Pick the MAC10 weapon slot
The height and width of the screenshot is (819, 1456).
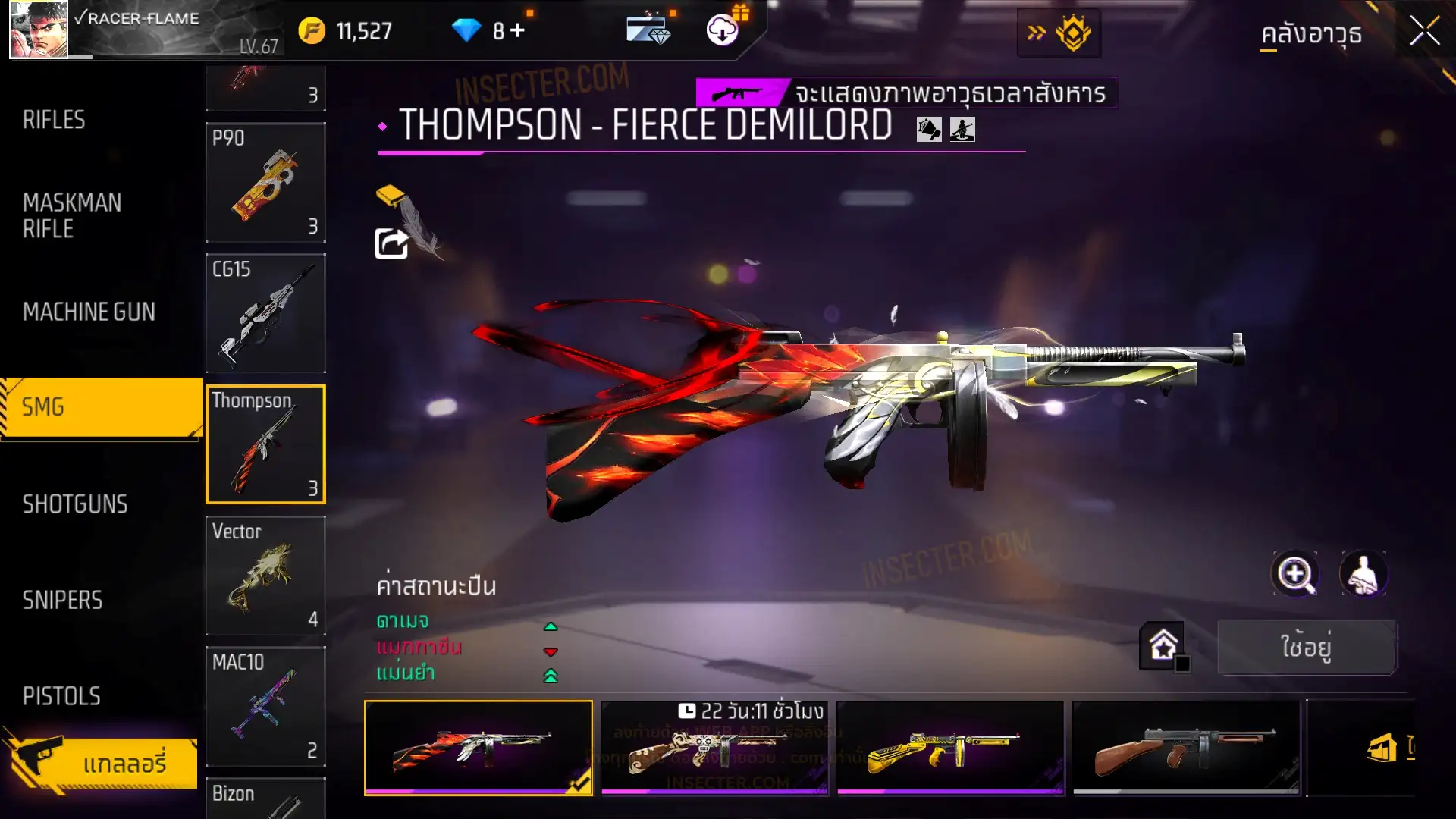pyautogui.click(x=265, y=706)
